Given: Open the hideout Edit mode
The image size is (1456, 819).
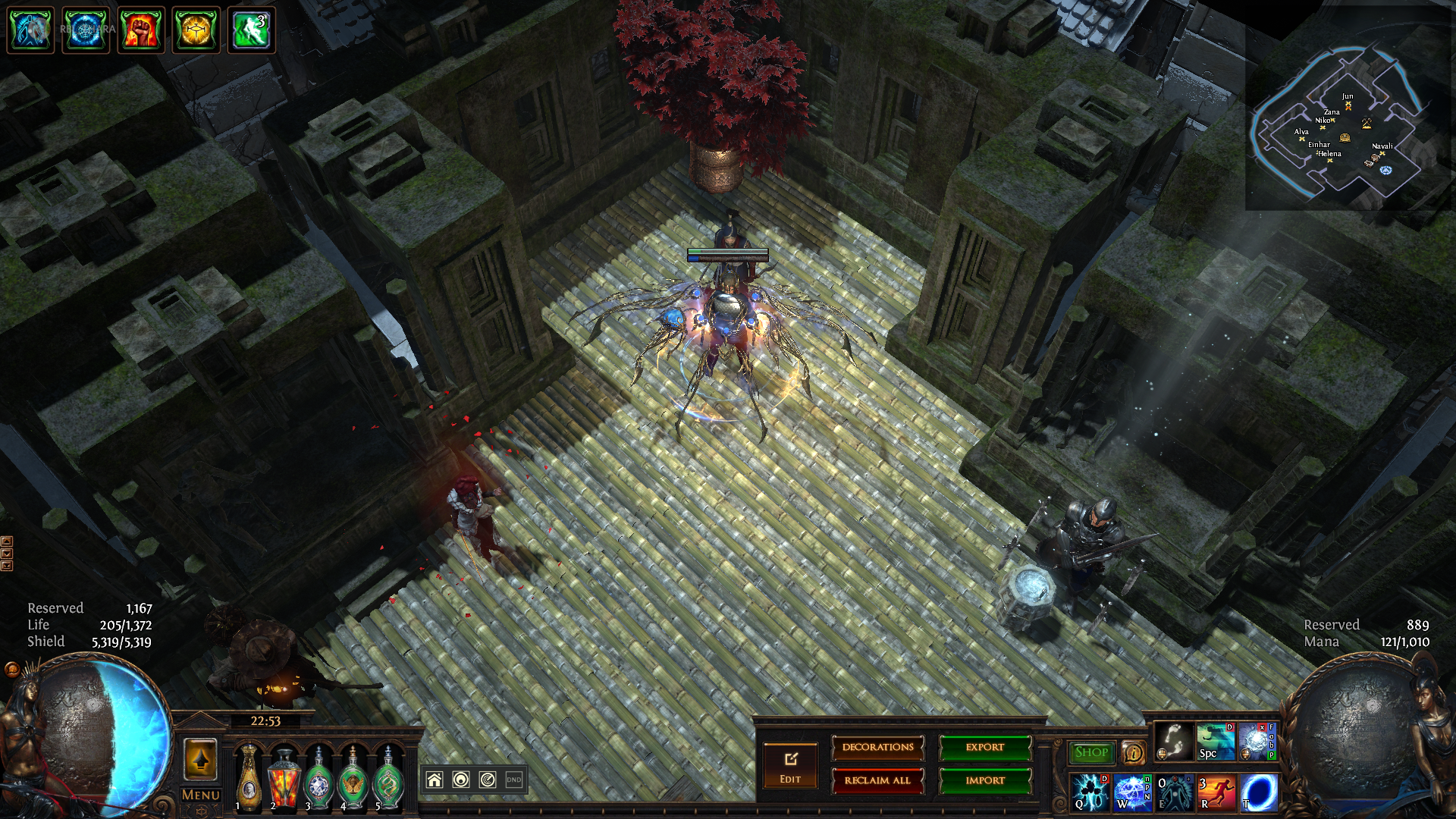Looking at the screenshot, I should click(x=790, y=765).
